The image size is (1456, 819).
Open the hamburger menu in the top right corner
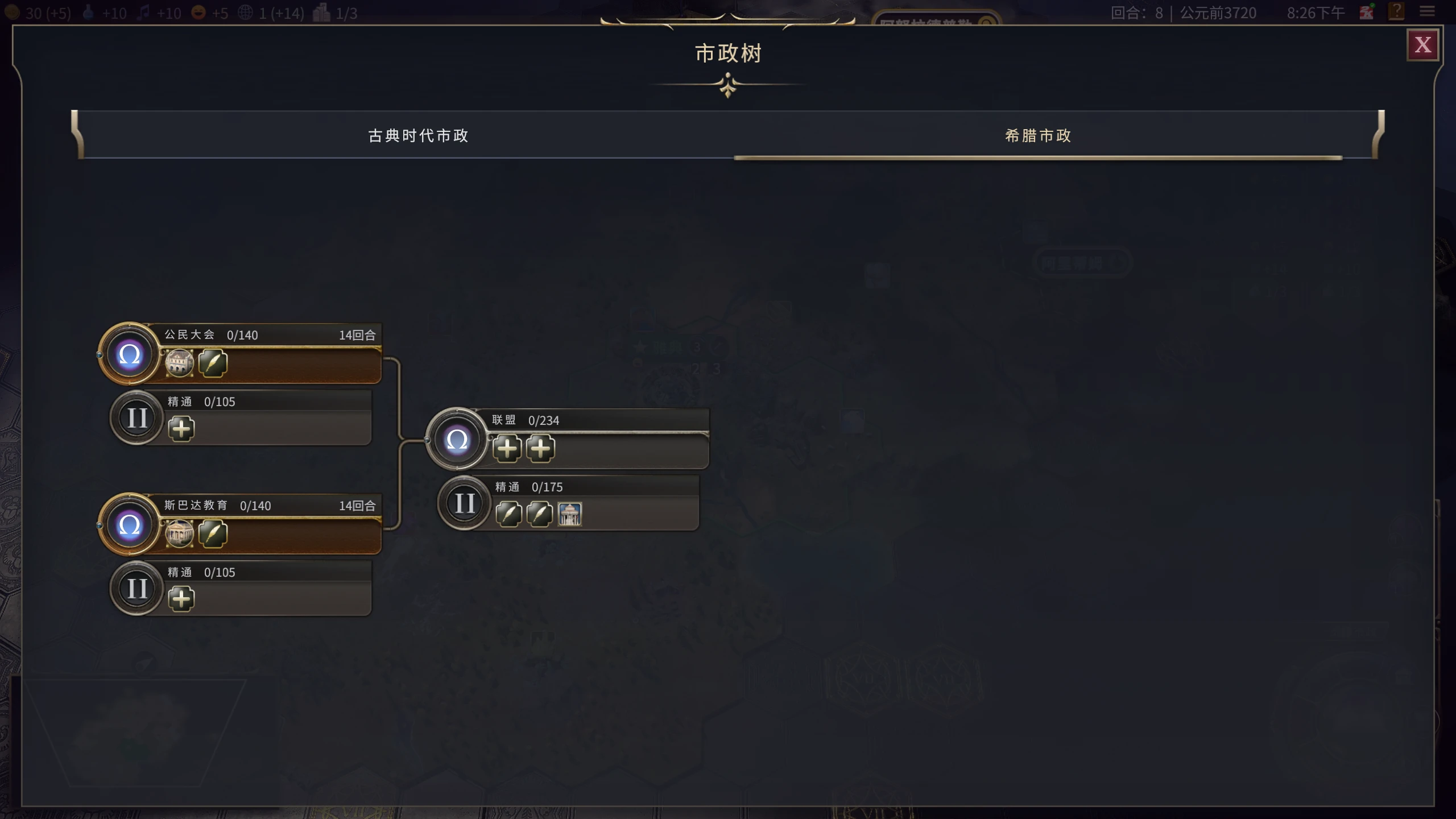pos(1429,13)
